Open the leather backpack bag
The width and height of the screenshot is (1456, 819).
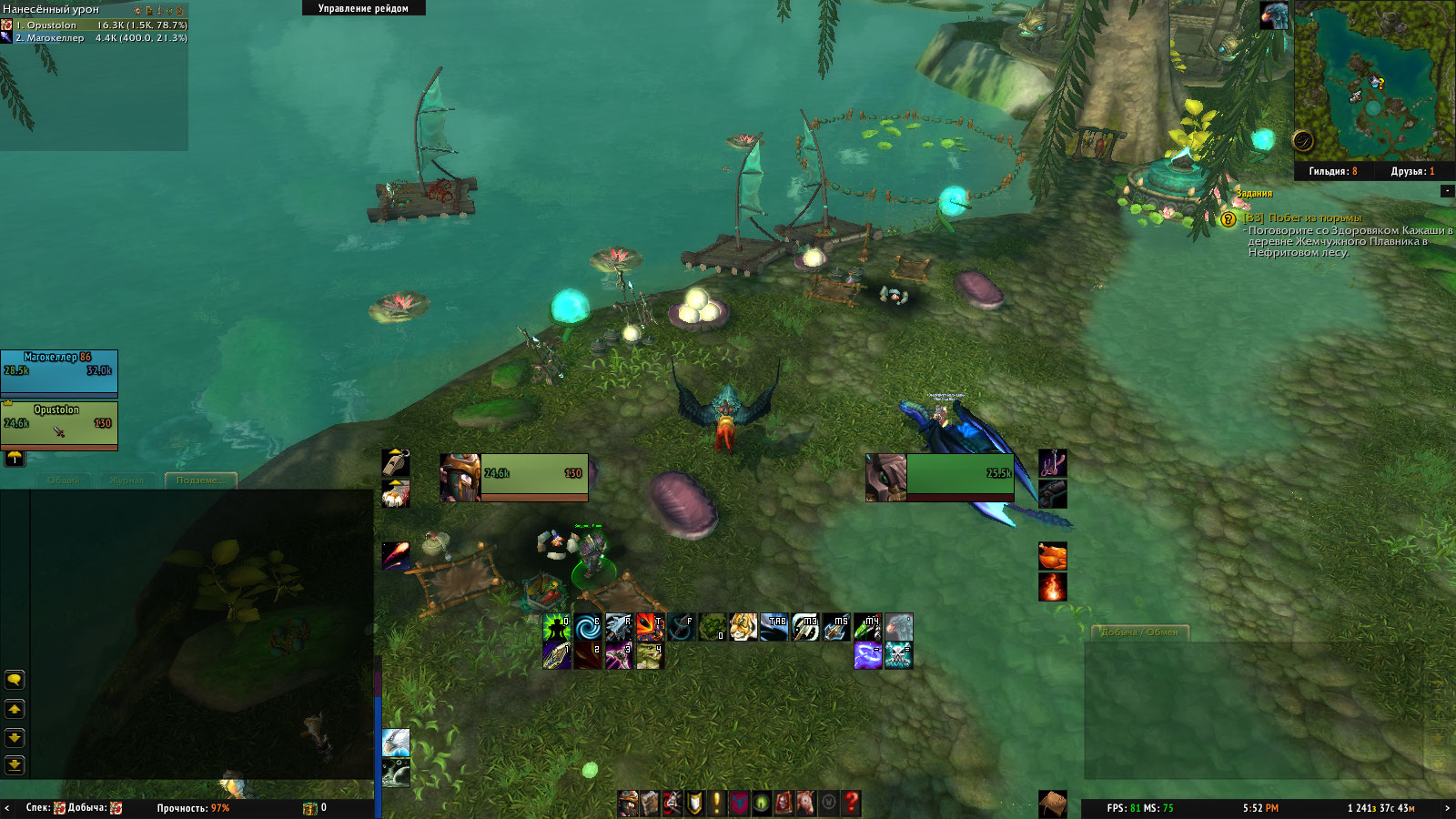tap(1053, 803)
